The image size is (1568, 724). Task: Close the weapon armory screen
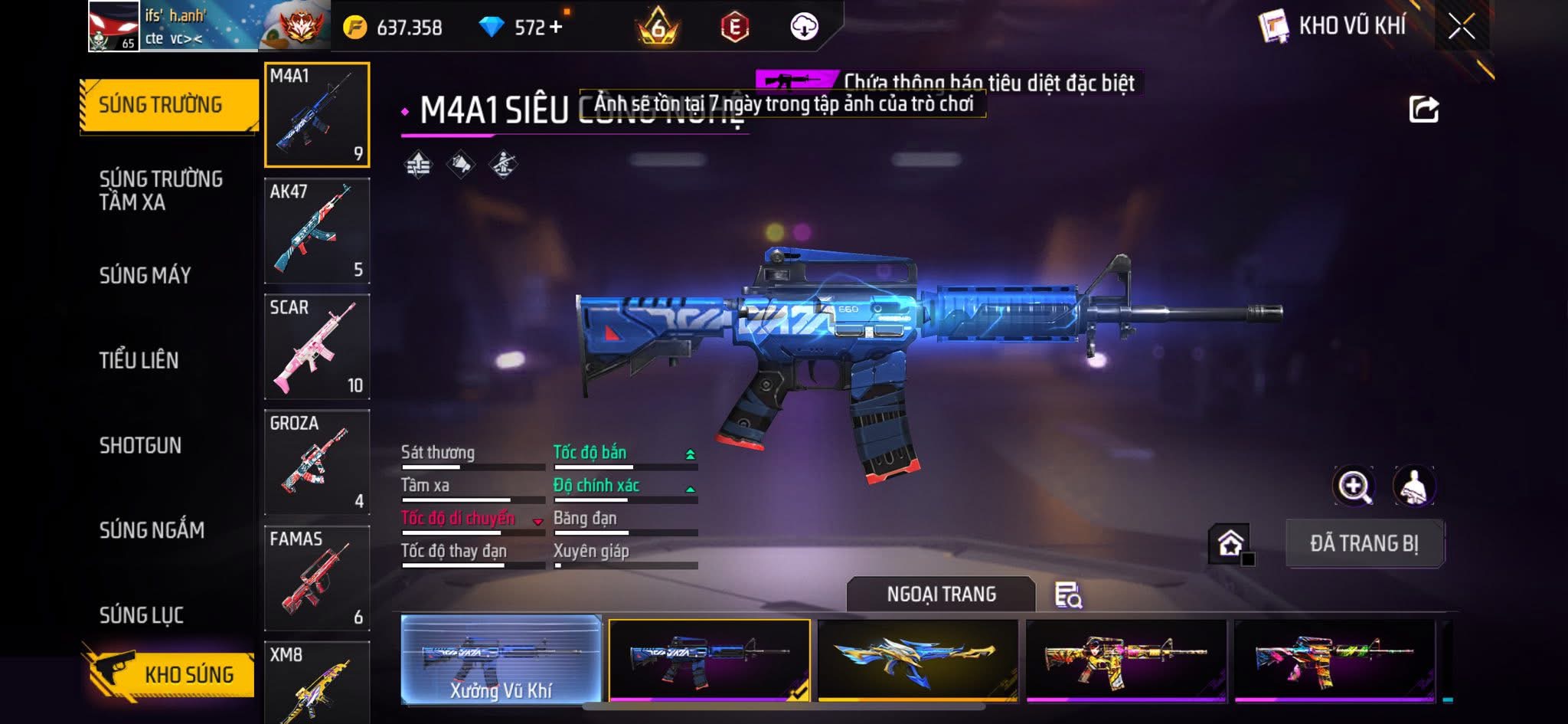1461,27
